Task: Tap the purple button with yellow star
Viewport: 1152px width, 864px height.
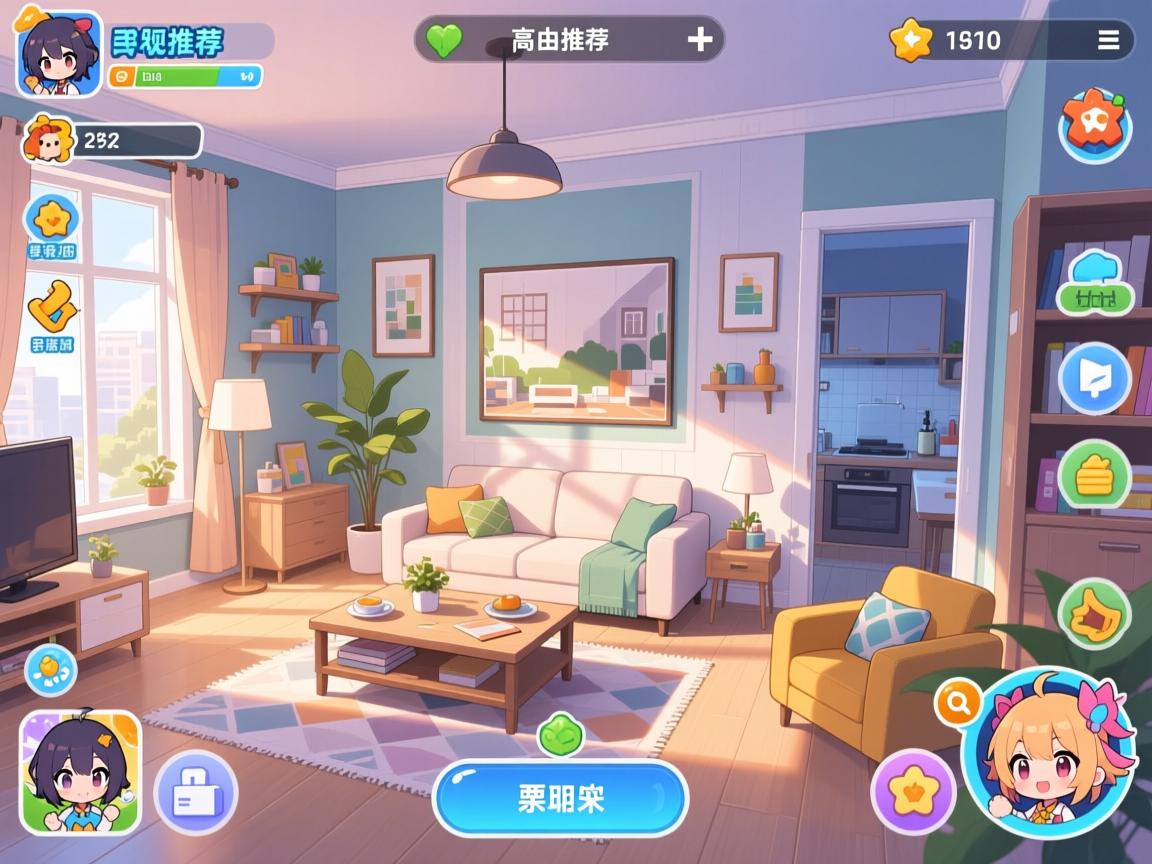Action: click(913, 792)
